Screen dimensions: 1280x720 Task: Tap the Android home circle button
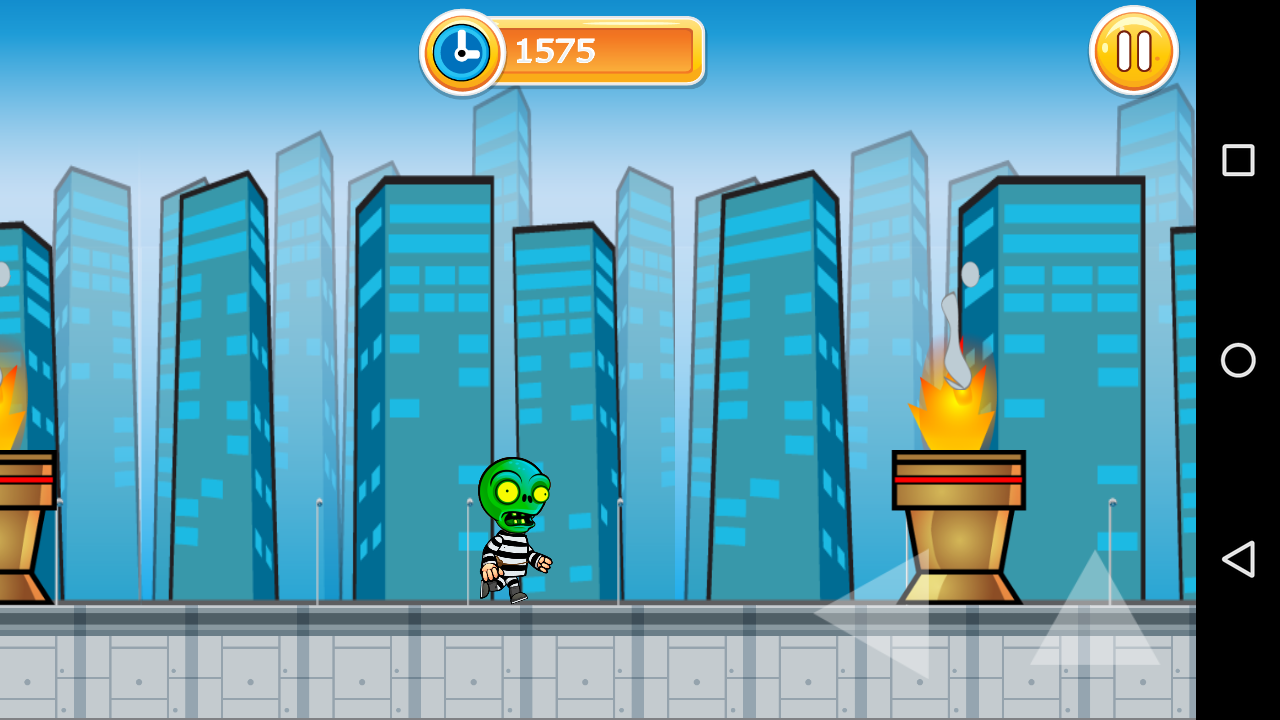tap(1237, 360)
